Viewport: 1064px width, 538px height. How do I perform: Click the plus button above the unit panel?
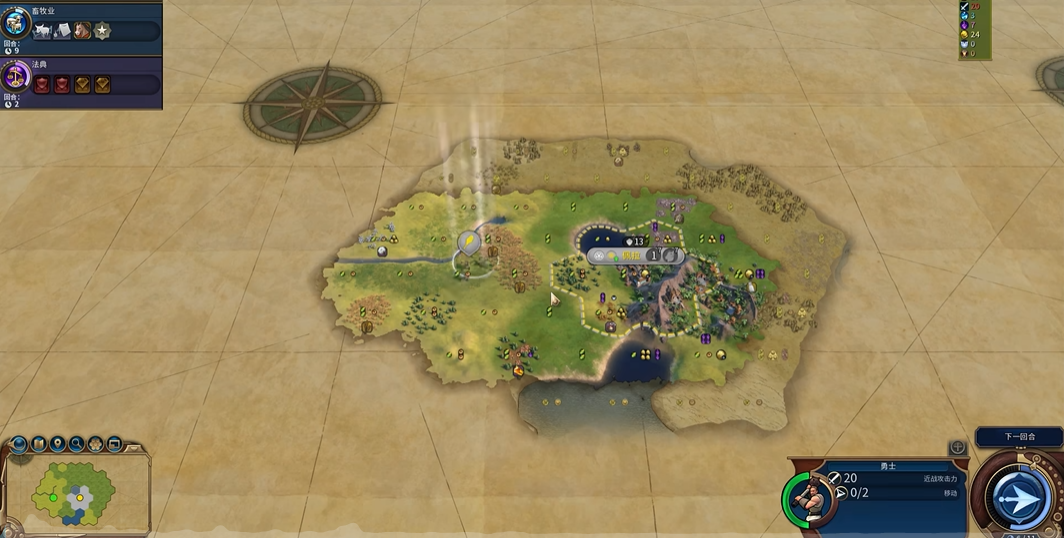pos(957,447)
